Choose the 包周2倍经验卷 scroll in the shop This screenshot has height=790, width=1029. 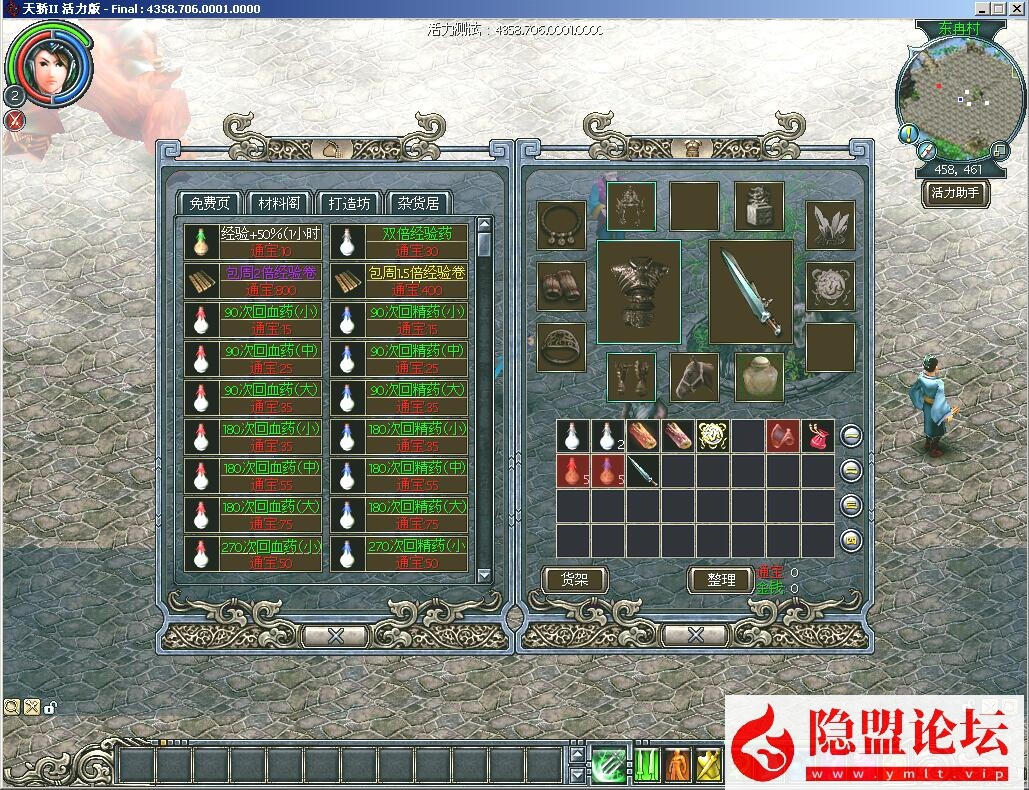[253, 281]
